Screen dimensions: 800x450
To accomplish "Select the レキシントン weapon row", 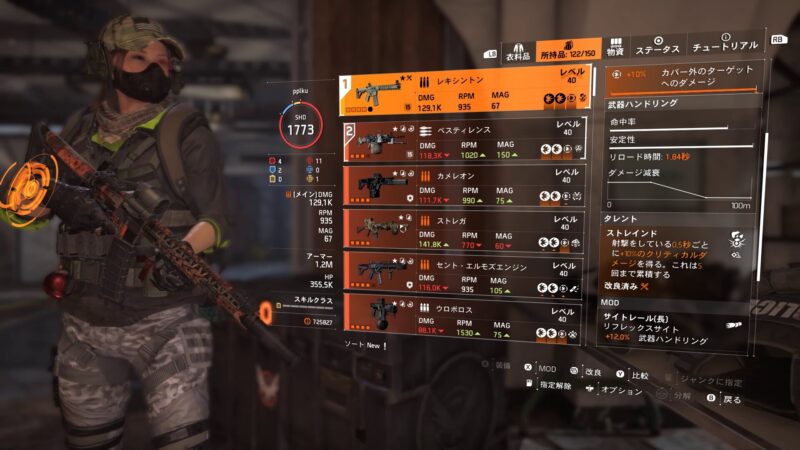I will coord(467,92).
